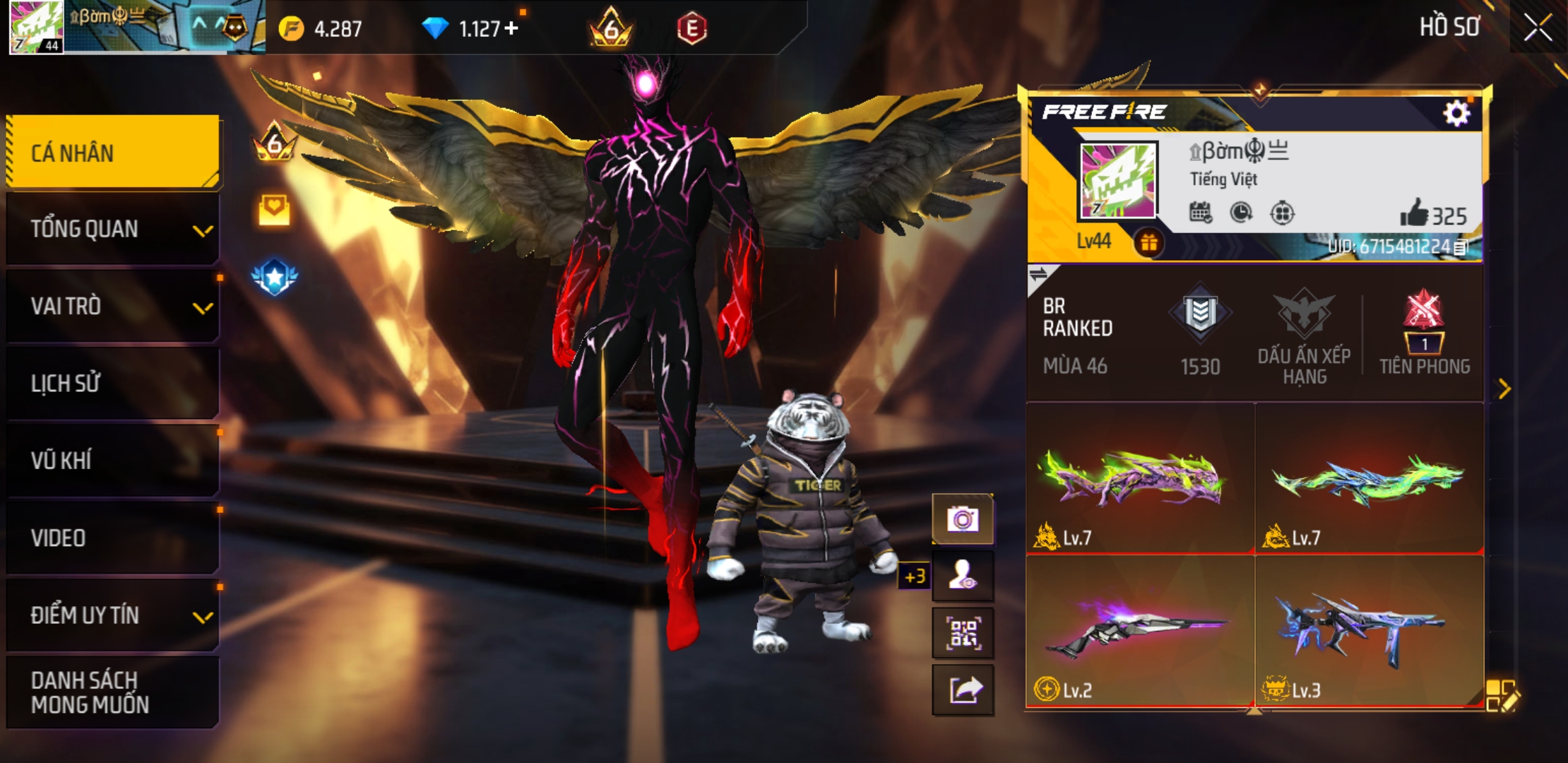Expand ĐIỂM UY TÍN section
Viewport: 1568px width, 763px height.
pyautogui.click(x=113, y=615)
